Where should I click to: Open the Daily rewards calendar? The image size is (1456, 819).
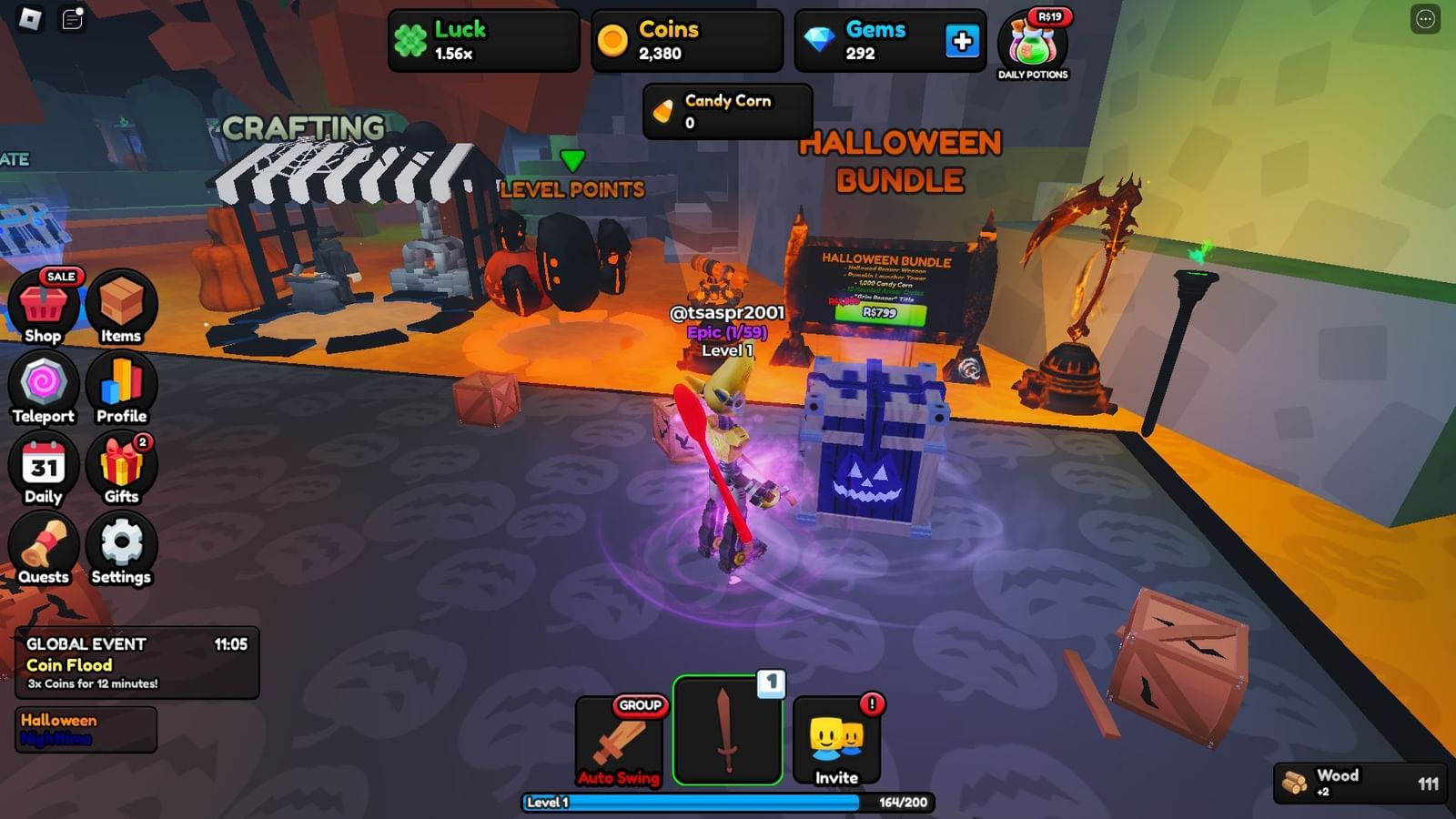43,467
